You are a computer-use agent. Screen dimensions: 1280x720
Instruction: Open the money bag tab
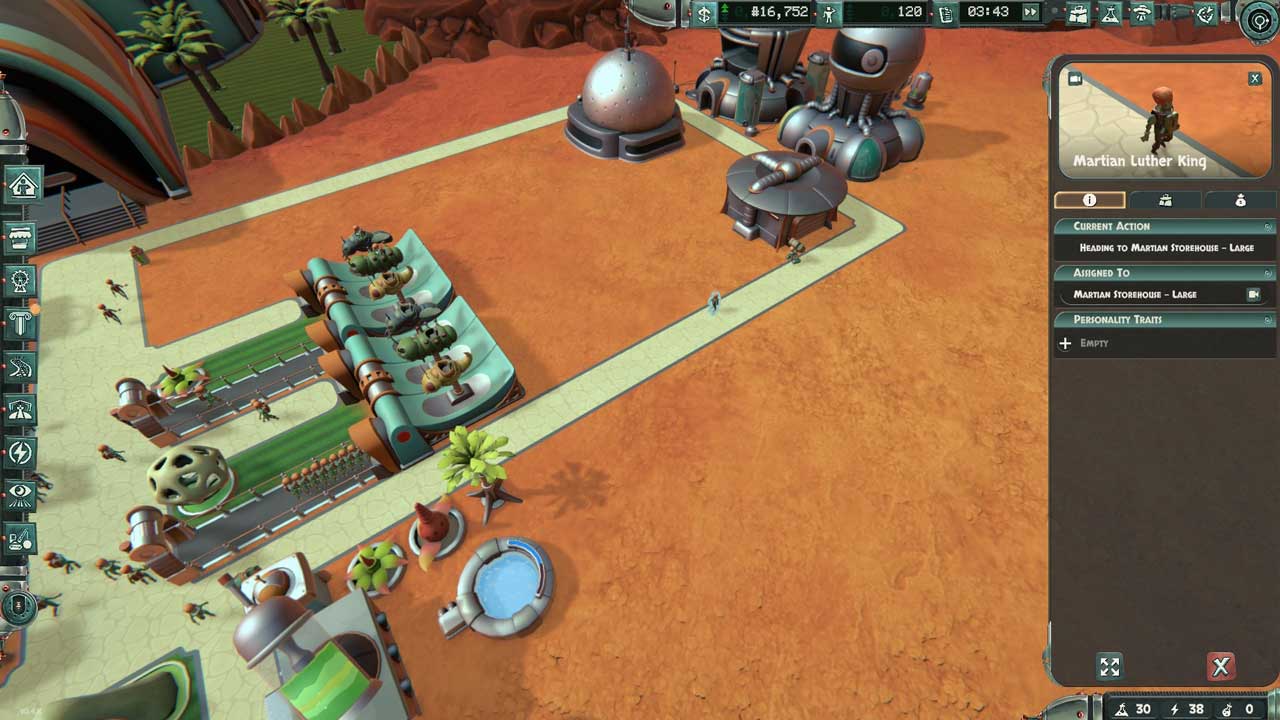click(x=1240, y=200)
